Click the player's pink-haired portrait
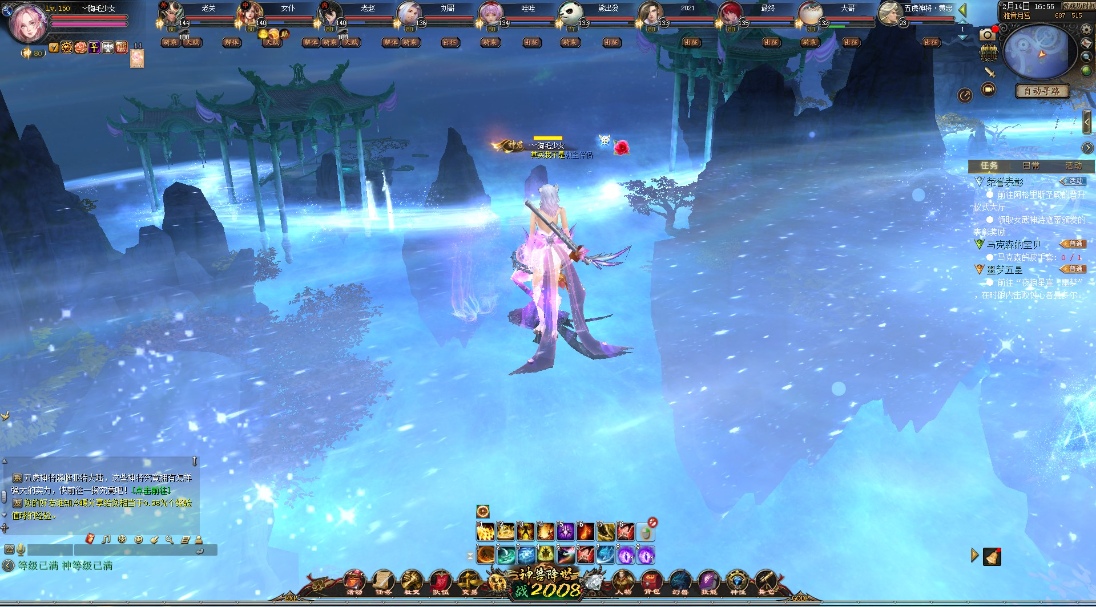The image size is (1096, 607). 27,24
